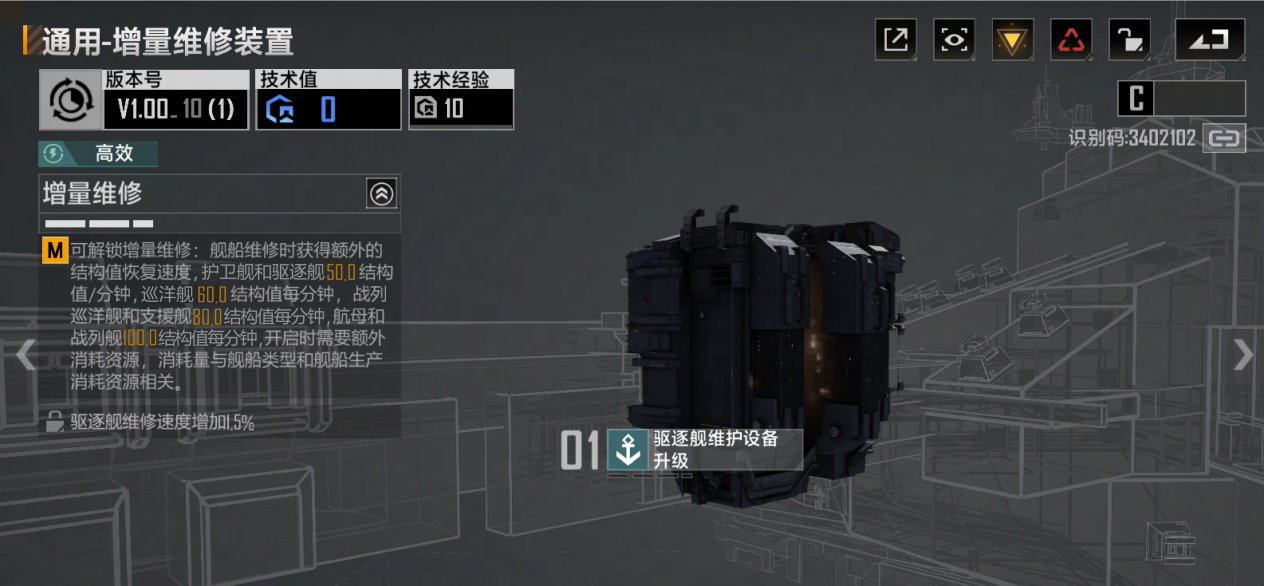Show the previous blueprint with left arrow
The height and width of the screenshot is (586, 1264).
(x=25, y=355)
